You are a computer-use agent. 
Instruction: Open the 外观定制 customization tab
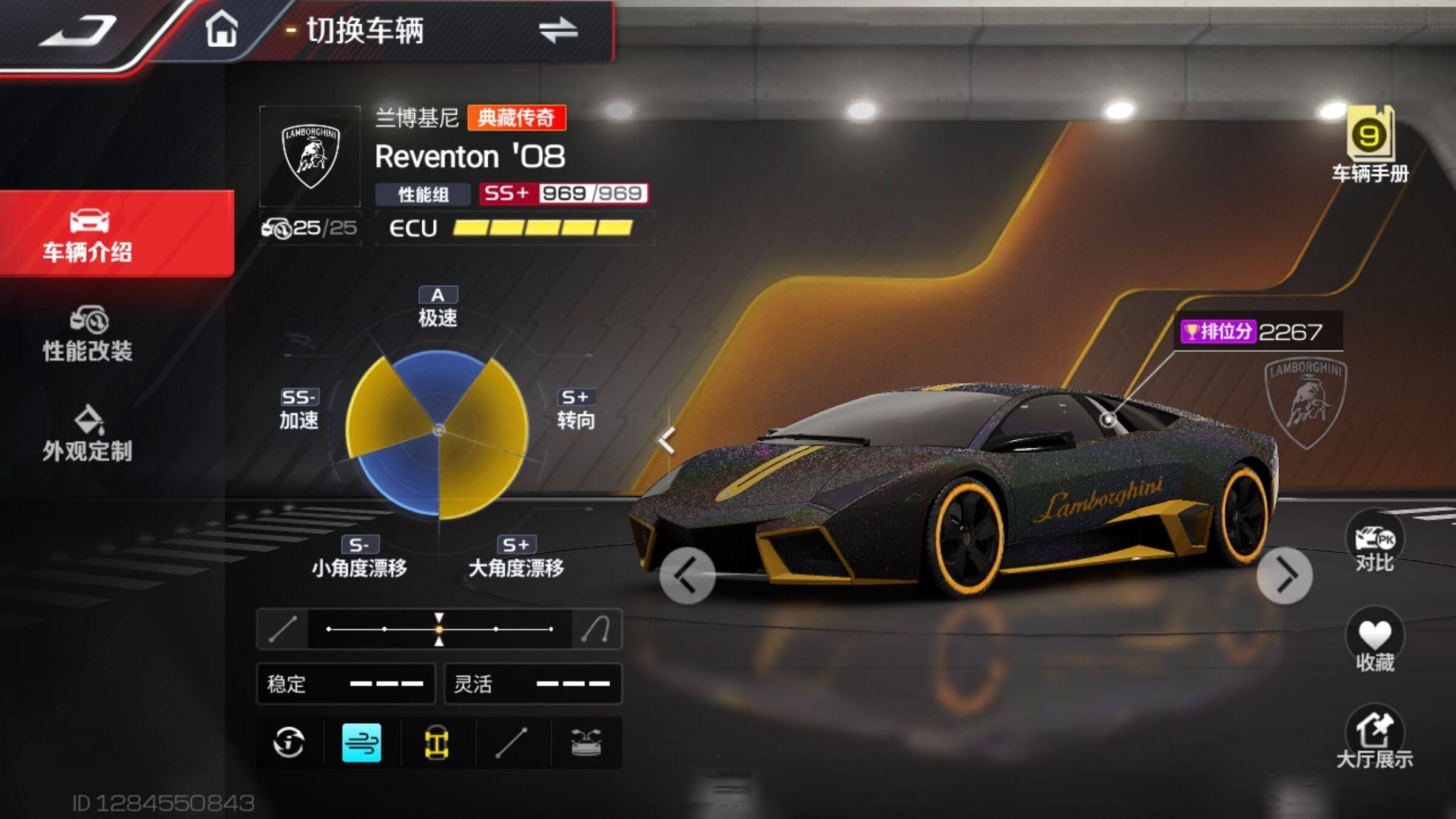pyautogui.click(x=88, y=434)
